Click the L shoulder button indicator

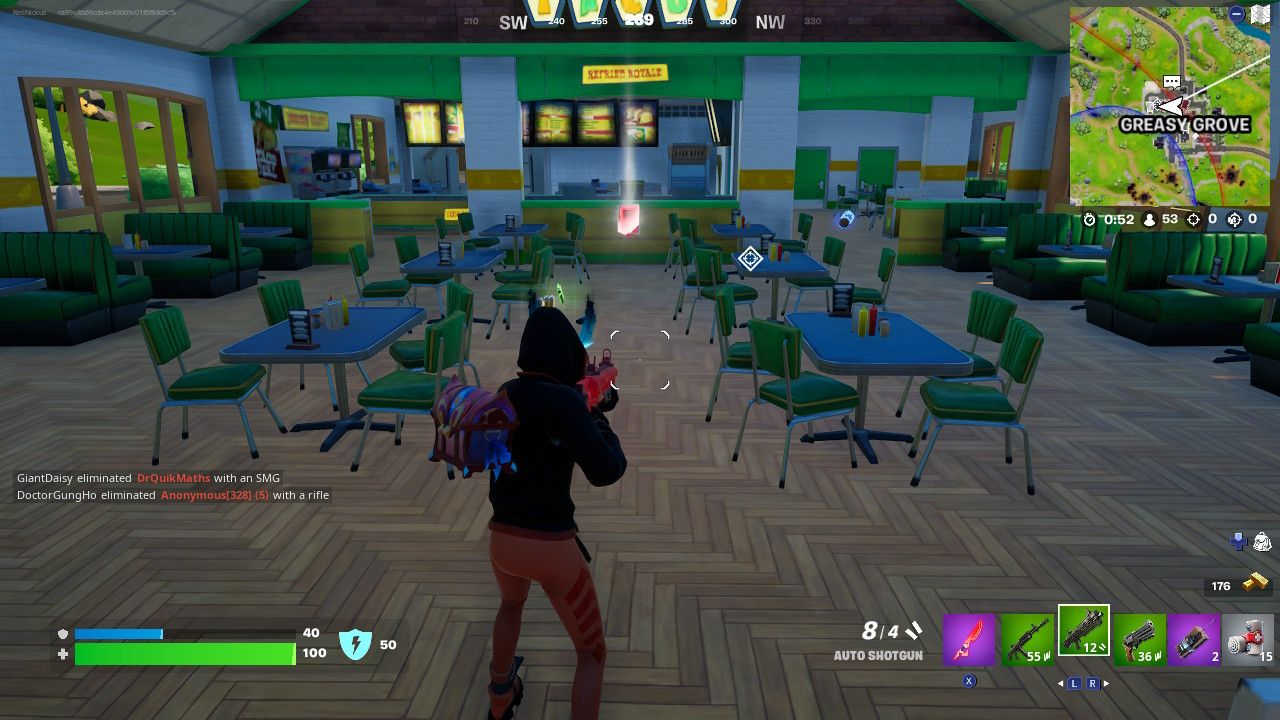1073,683
